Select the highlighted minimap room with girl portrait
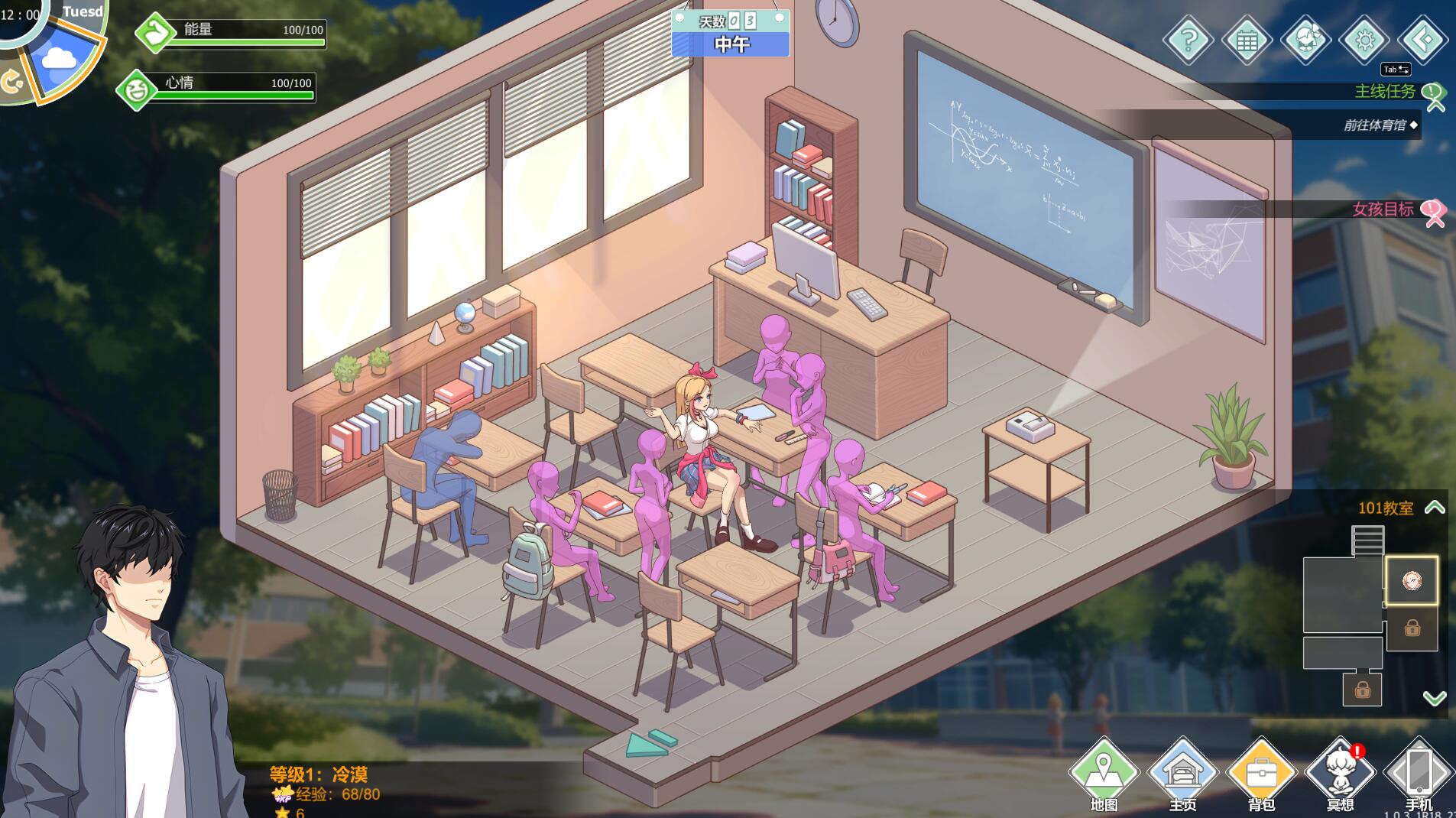Viewport: 1456px width, 818px height. (x=1412, y=581)
